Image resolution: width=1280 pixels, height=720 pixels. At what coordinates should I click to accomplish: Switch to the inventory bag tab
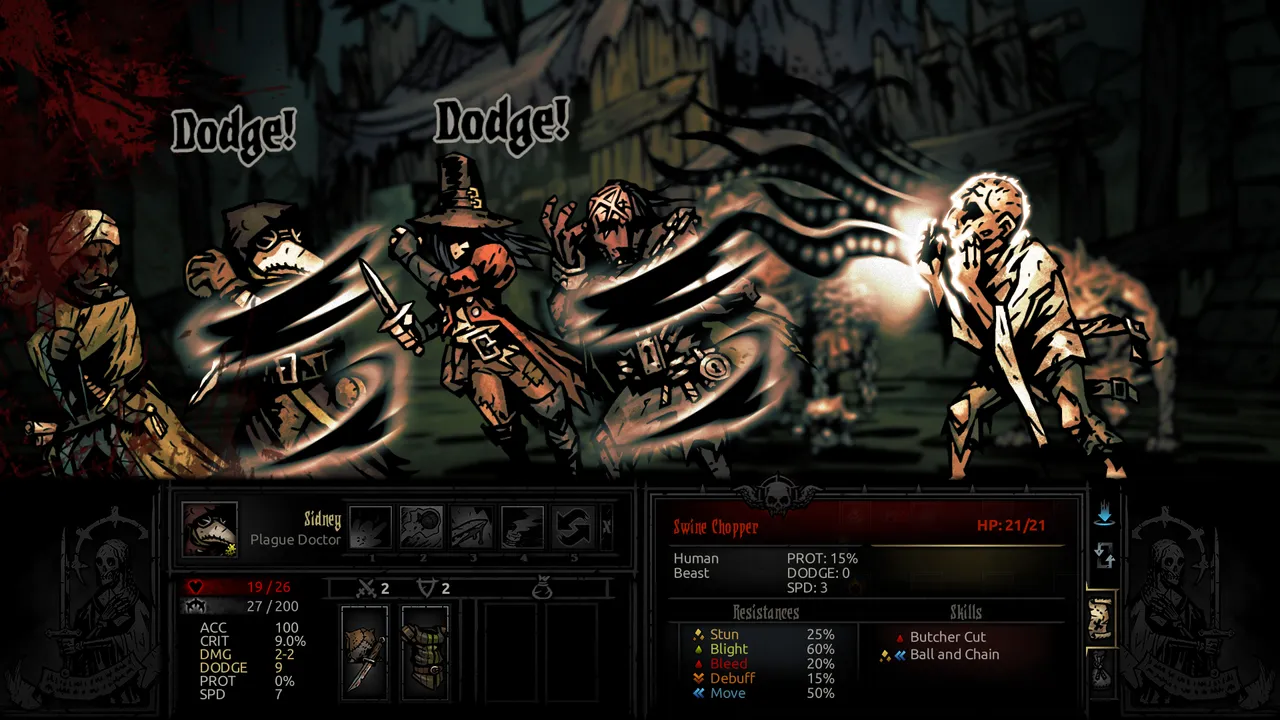pos(1101,669)
